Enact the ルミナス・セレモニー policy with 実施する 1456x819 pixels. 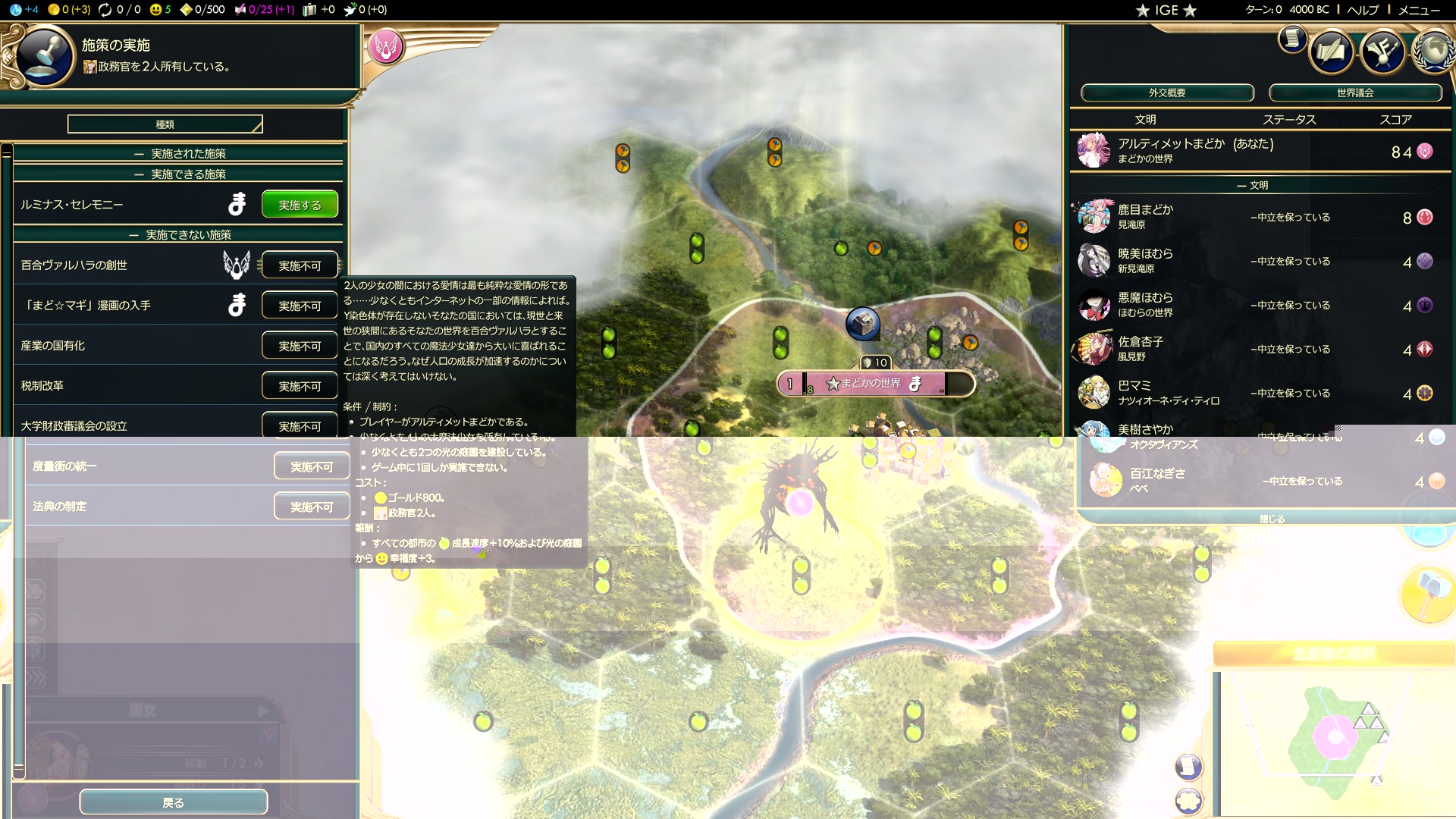pyautogui.click(x=300, y=205)
